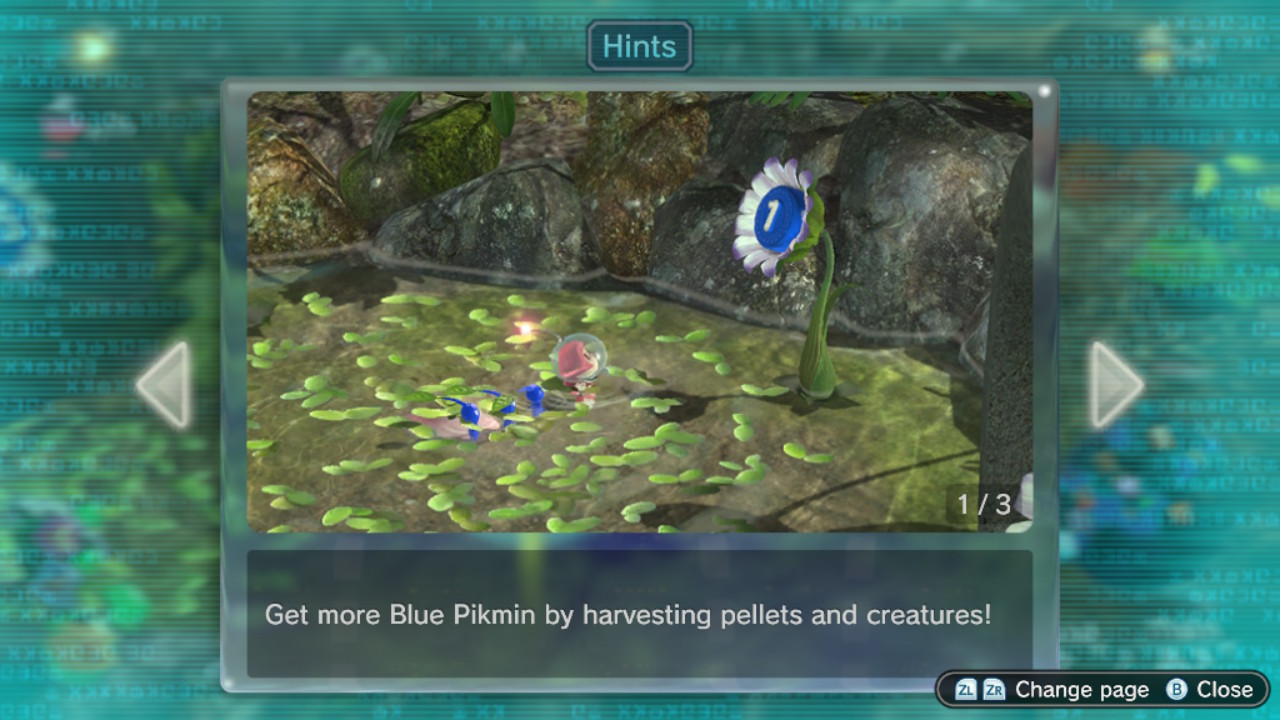Screen dimensions: 1280x720
Task: Go to the next hint page arrow
Action: tap(1114, 385)
